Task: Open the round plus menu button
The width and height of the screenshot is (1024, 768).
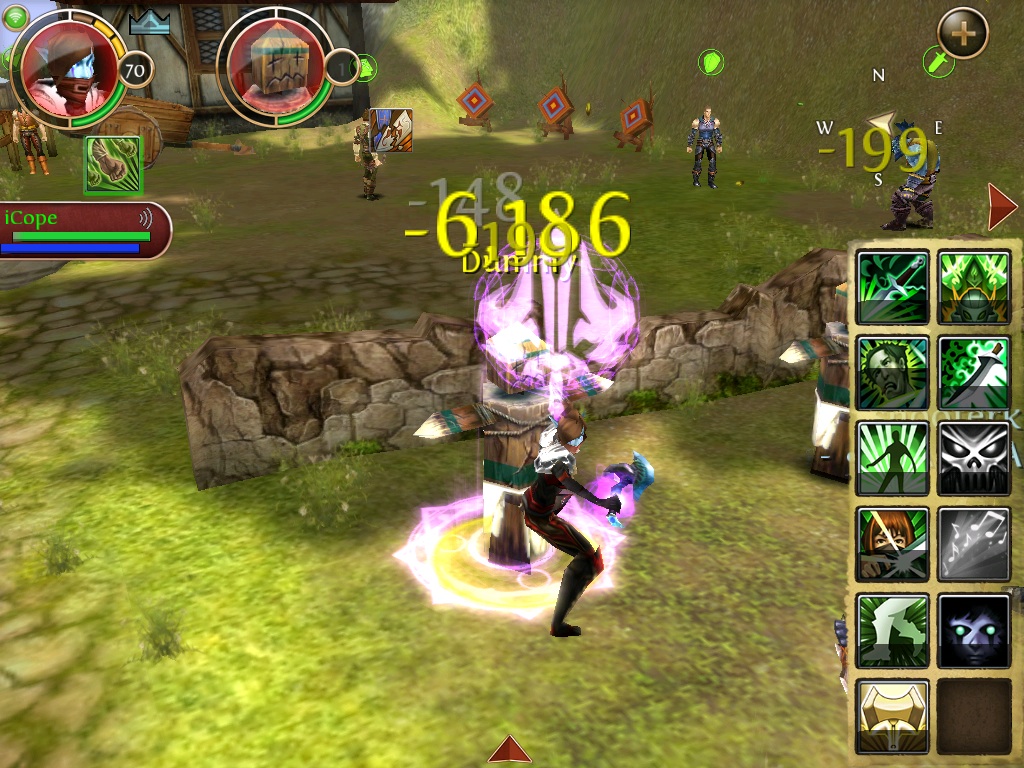Action: (962, 33)
